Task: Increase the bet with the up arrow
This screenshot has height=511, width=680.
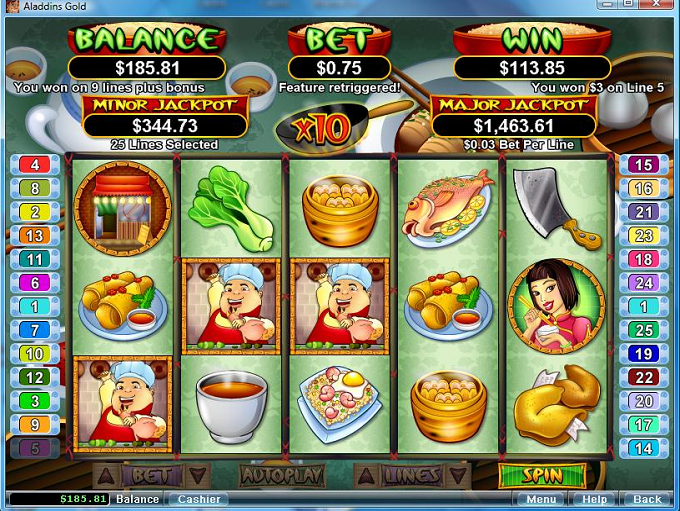Action: point(107,475)
